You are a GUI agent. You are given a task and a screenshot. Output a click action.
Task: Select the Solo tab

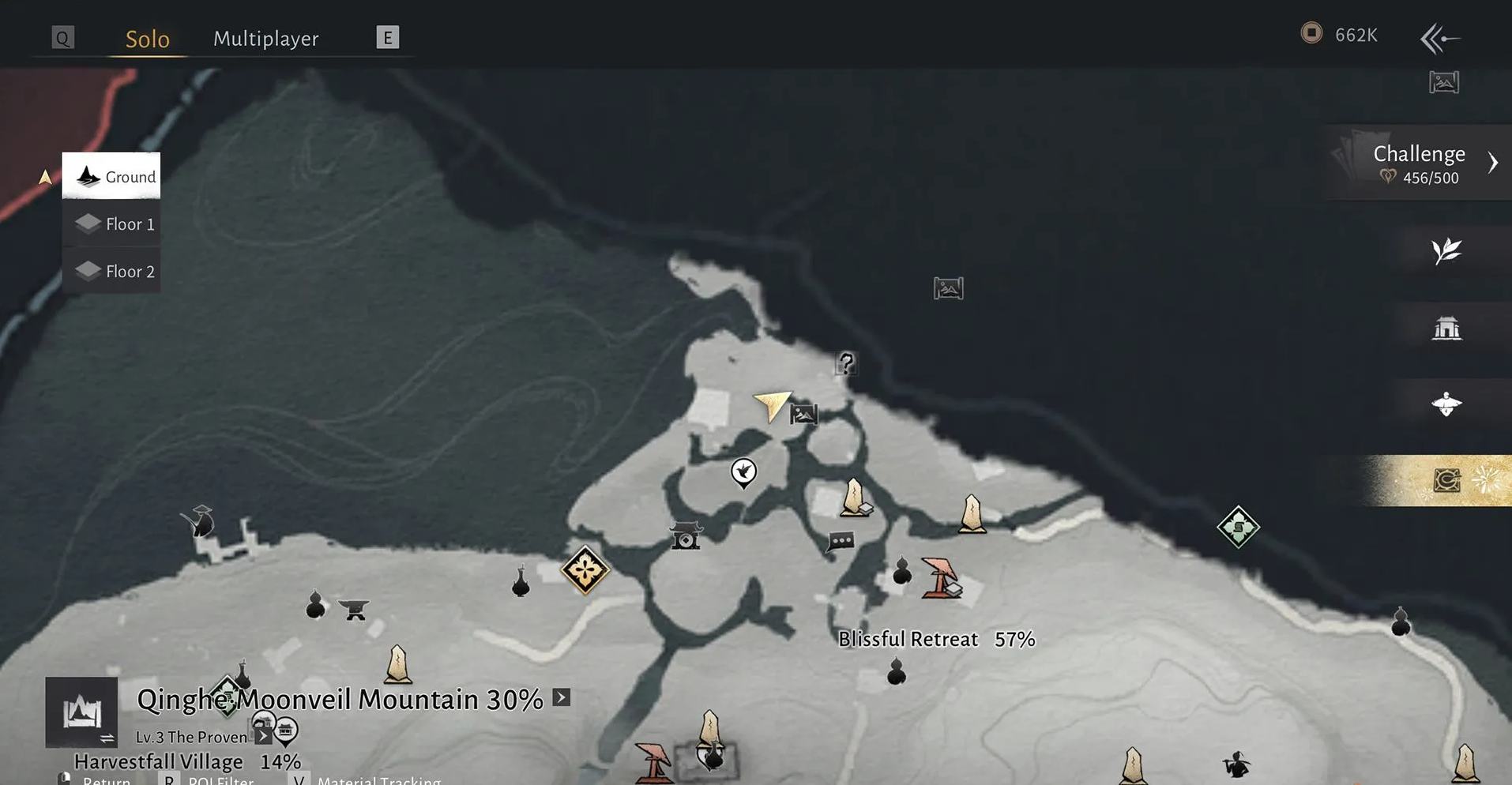[x=148, y=38]
